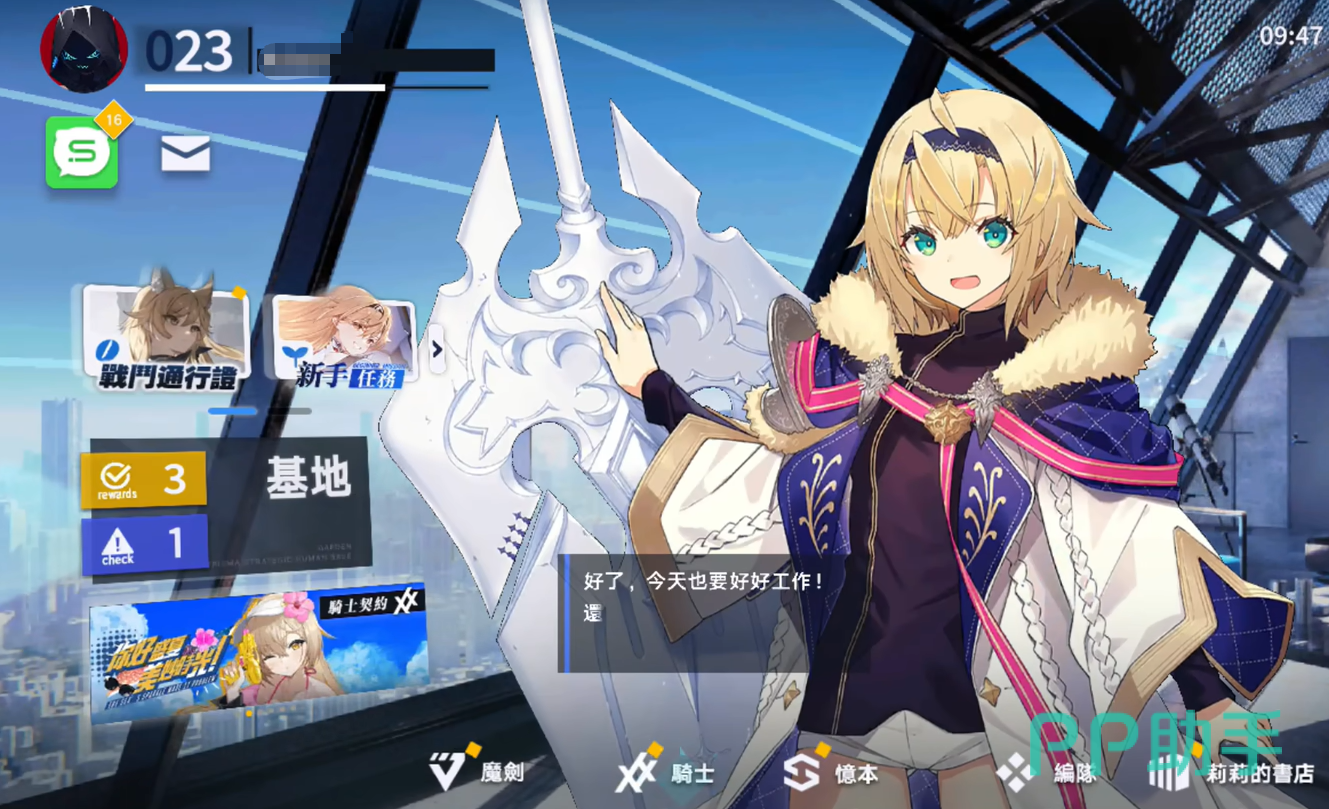
Task: Open the 憶本 menu
Action: pos(832,772)
